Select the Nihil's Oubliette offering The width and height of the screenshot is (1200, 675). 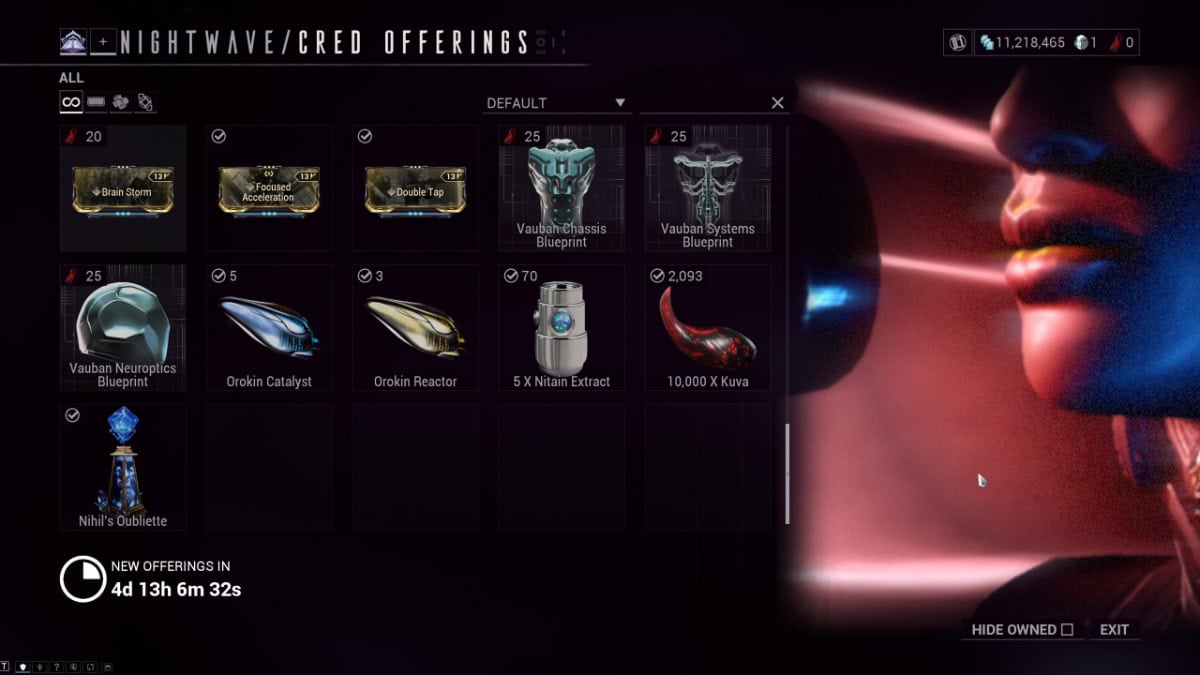(x=123, y=466)
